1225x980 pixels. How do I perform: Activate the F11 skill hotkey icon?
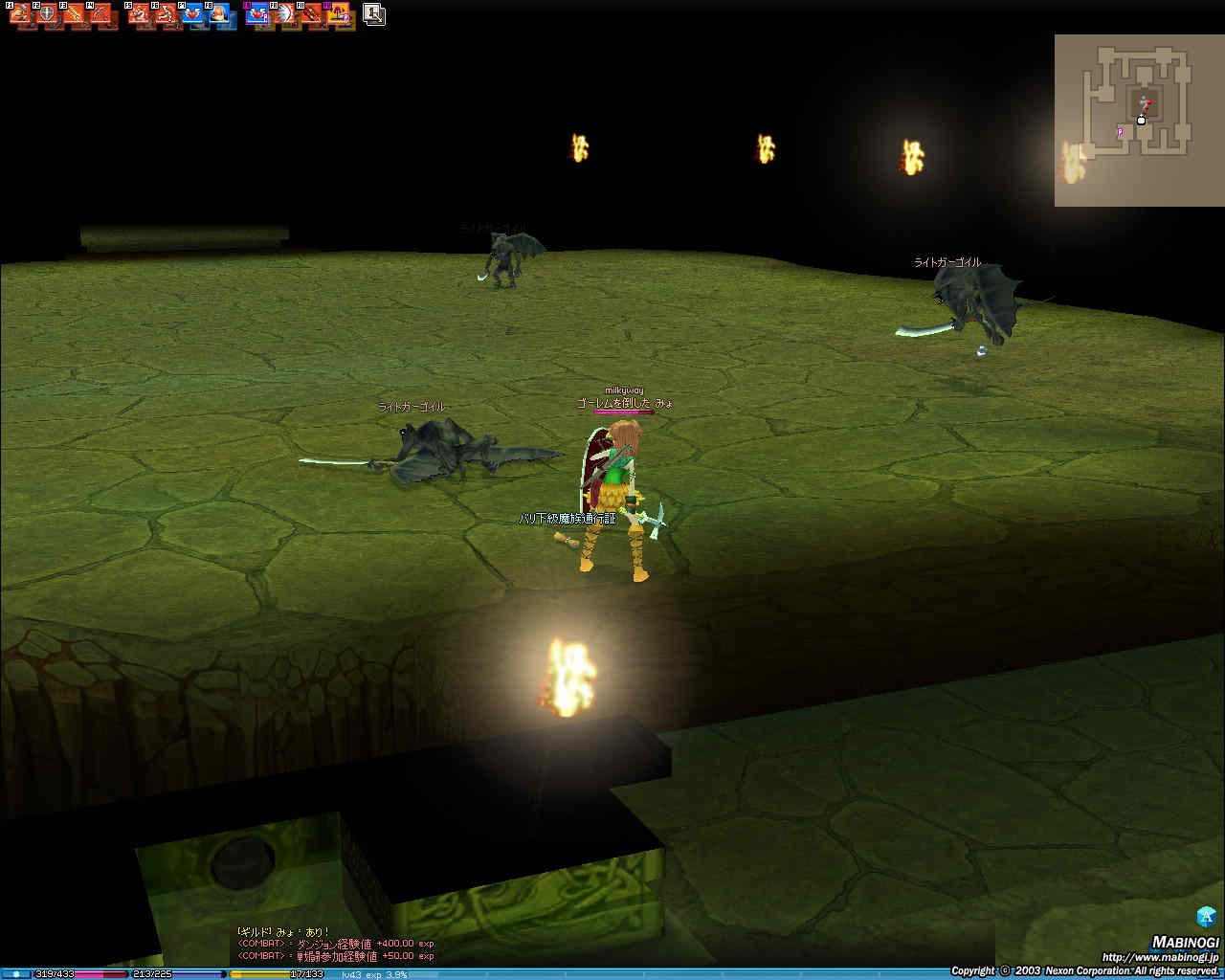coord(311,14)
